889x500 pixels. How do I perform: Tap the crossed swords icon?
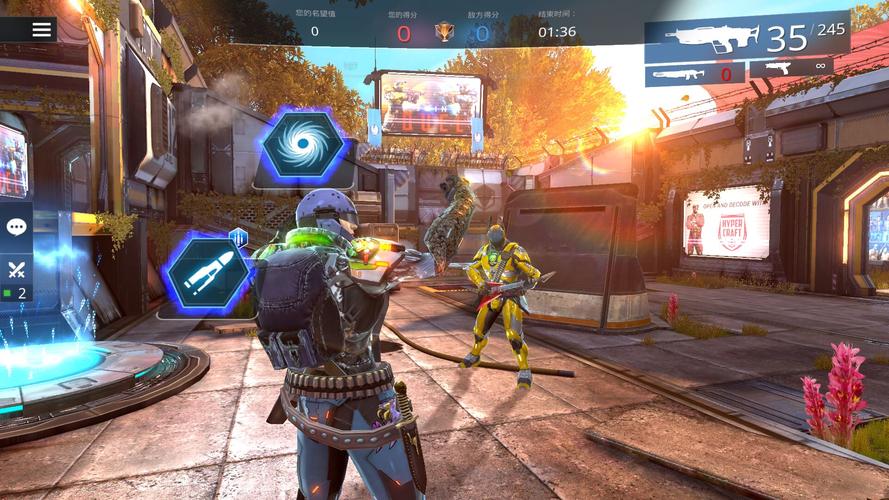point(16,268)
